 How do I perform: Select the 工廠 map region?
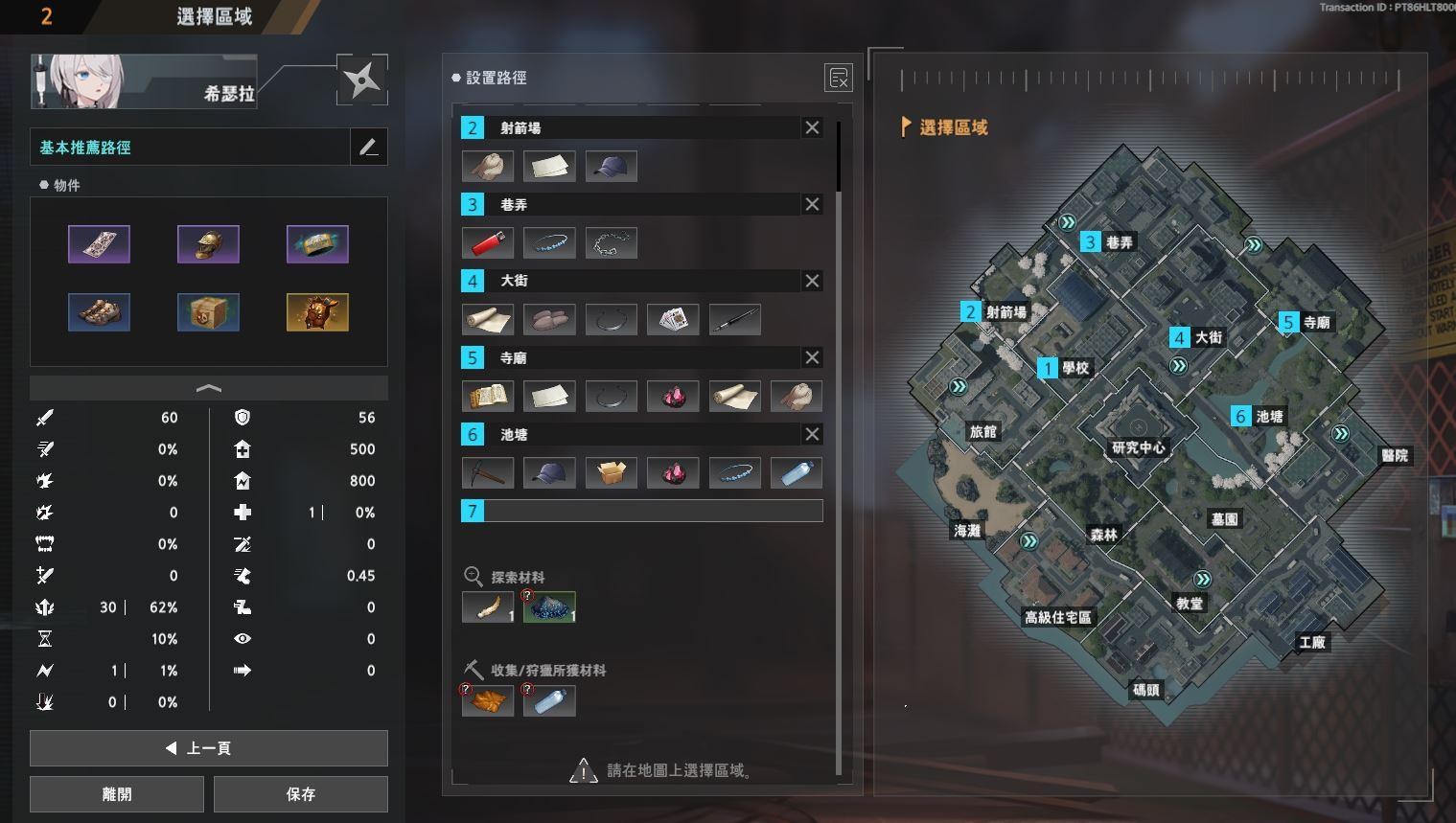pyautogui.click(x=1311, y=642)
